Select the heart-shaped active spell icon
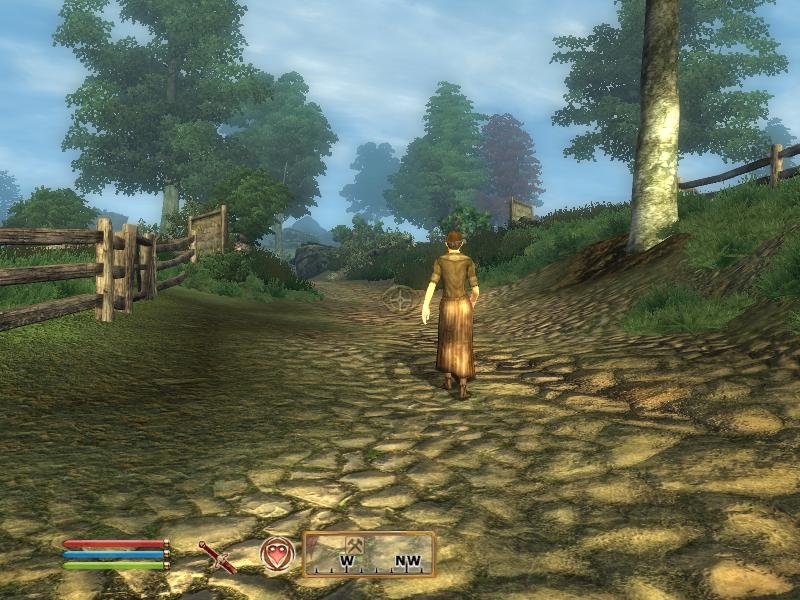 [x=277, y=554]
